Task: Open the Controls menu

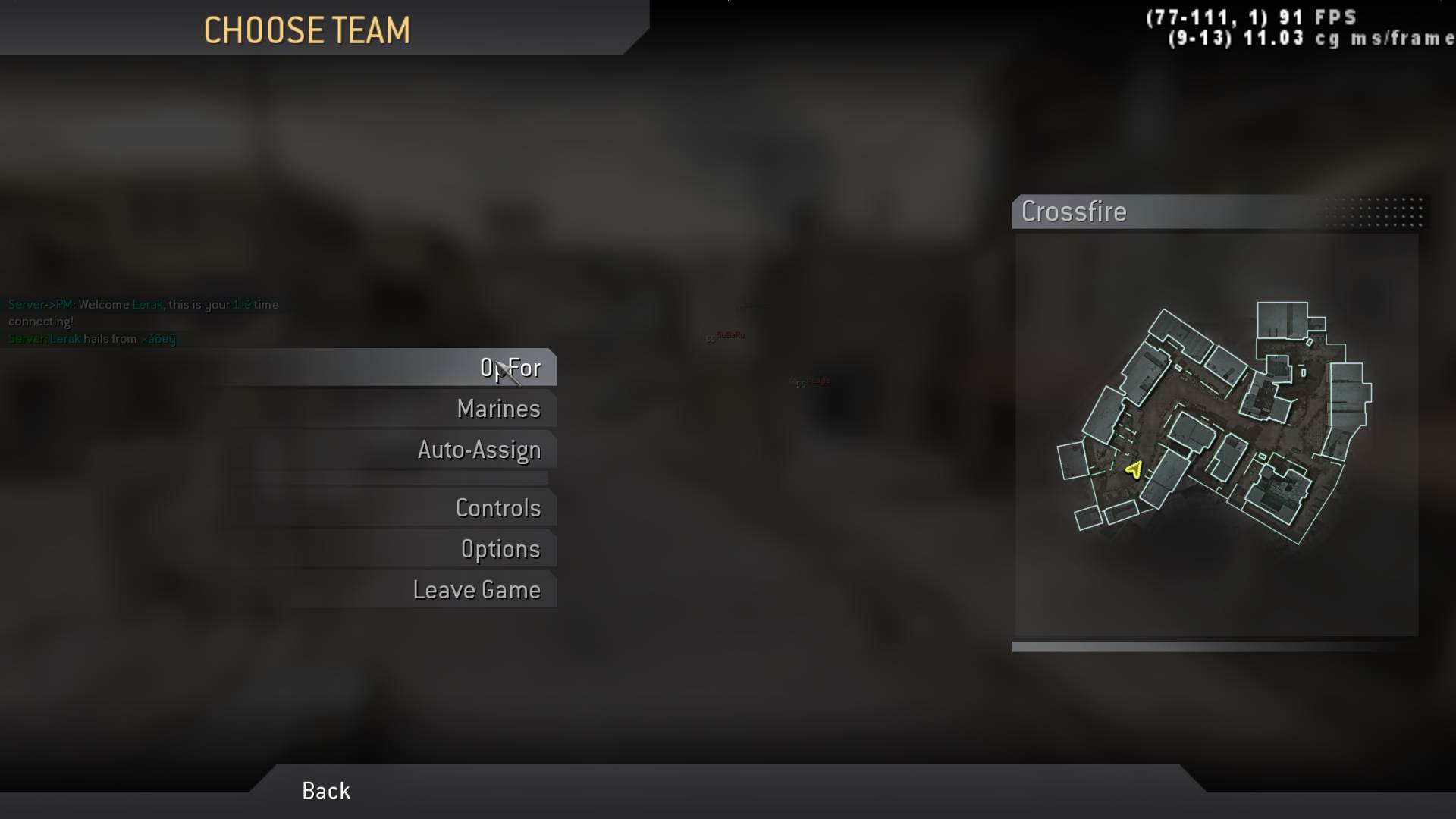Action: [x=498, y=507]
